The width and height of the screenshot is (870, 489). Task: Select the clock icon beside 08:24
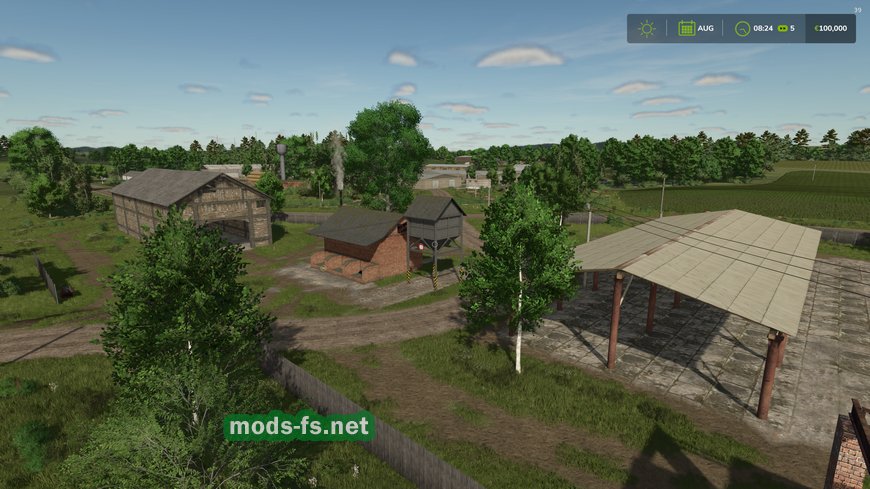coord(742,28)
